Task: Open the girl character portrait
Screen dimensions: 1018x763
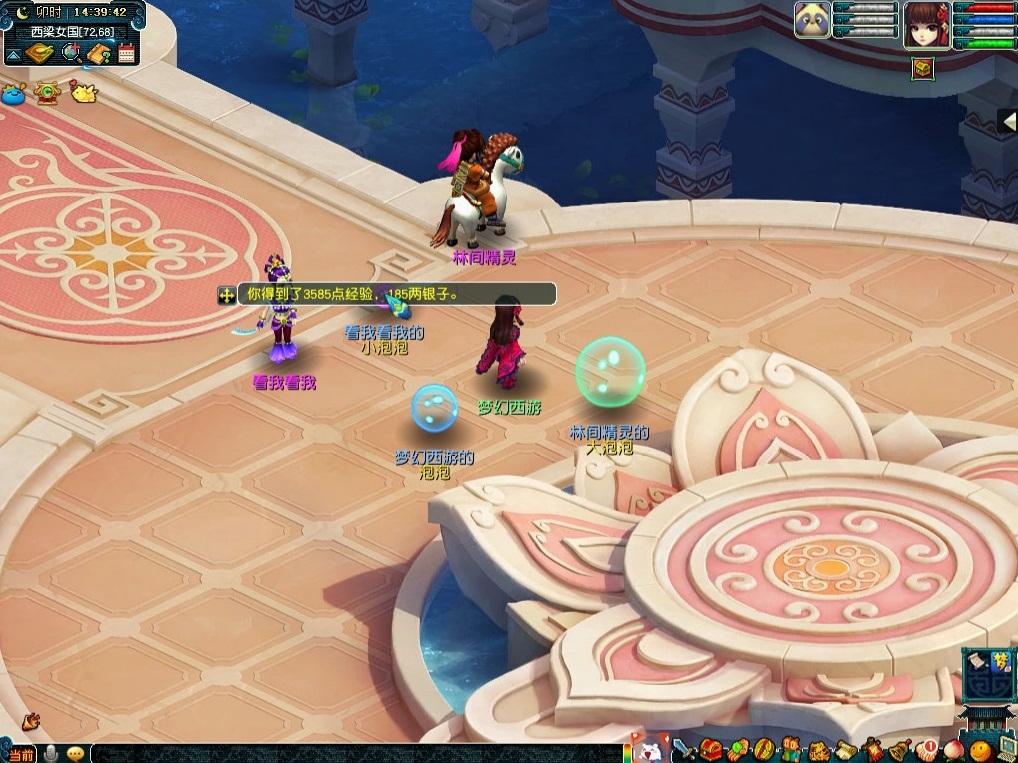Action: [x=926, y=23]
